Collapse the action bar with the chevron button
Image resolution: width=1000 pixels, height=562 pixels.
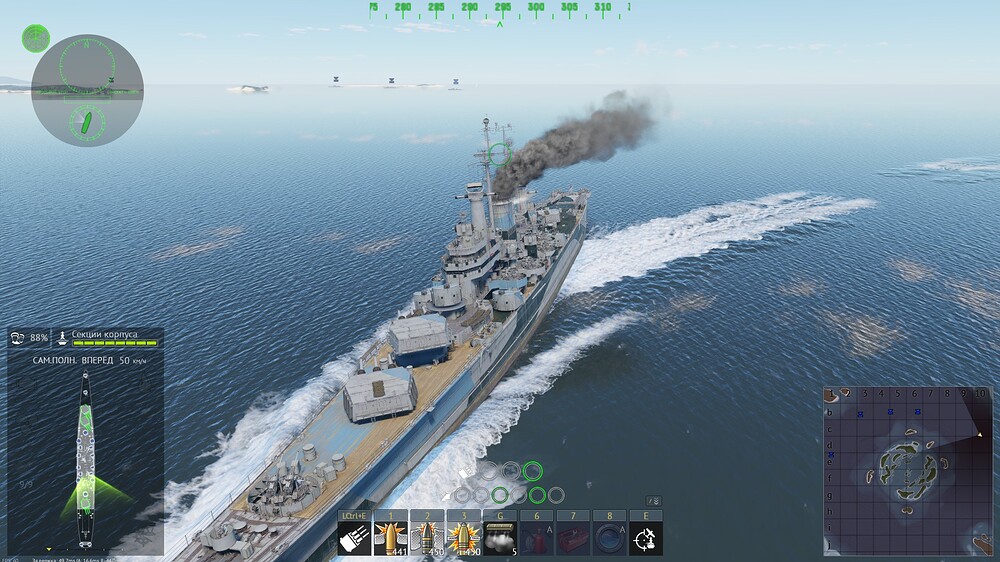click(x=653, y=500)
